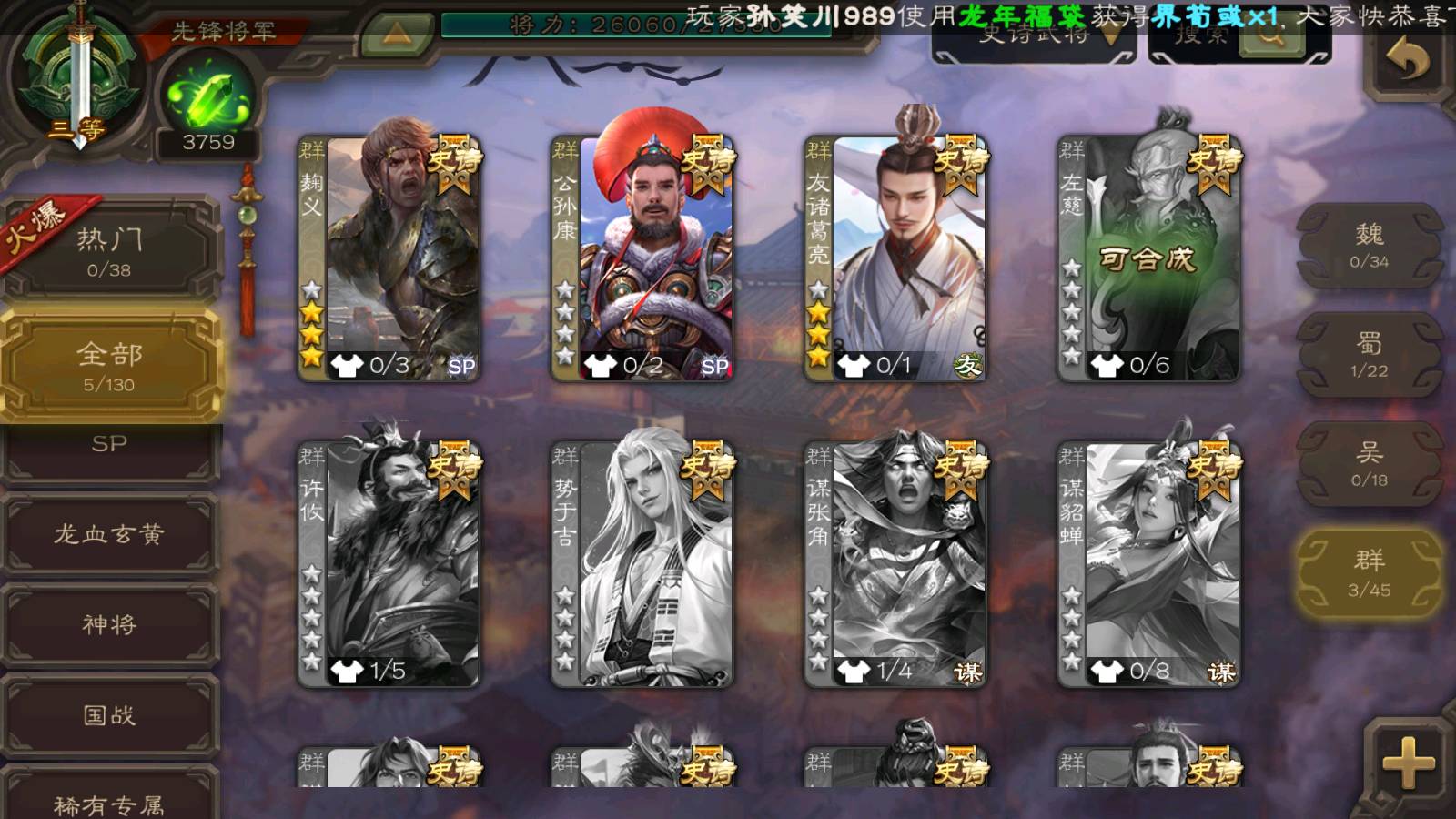Show the 神将 category
1456x819 pixels.
pyautogui.click(x=109, y=624)
